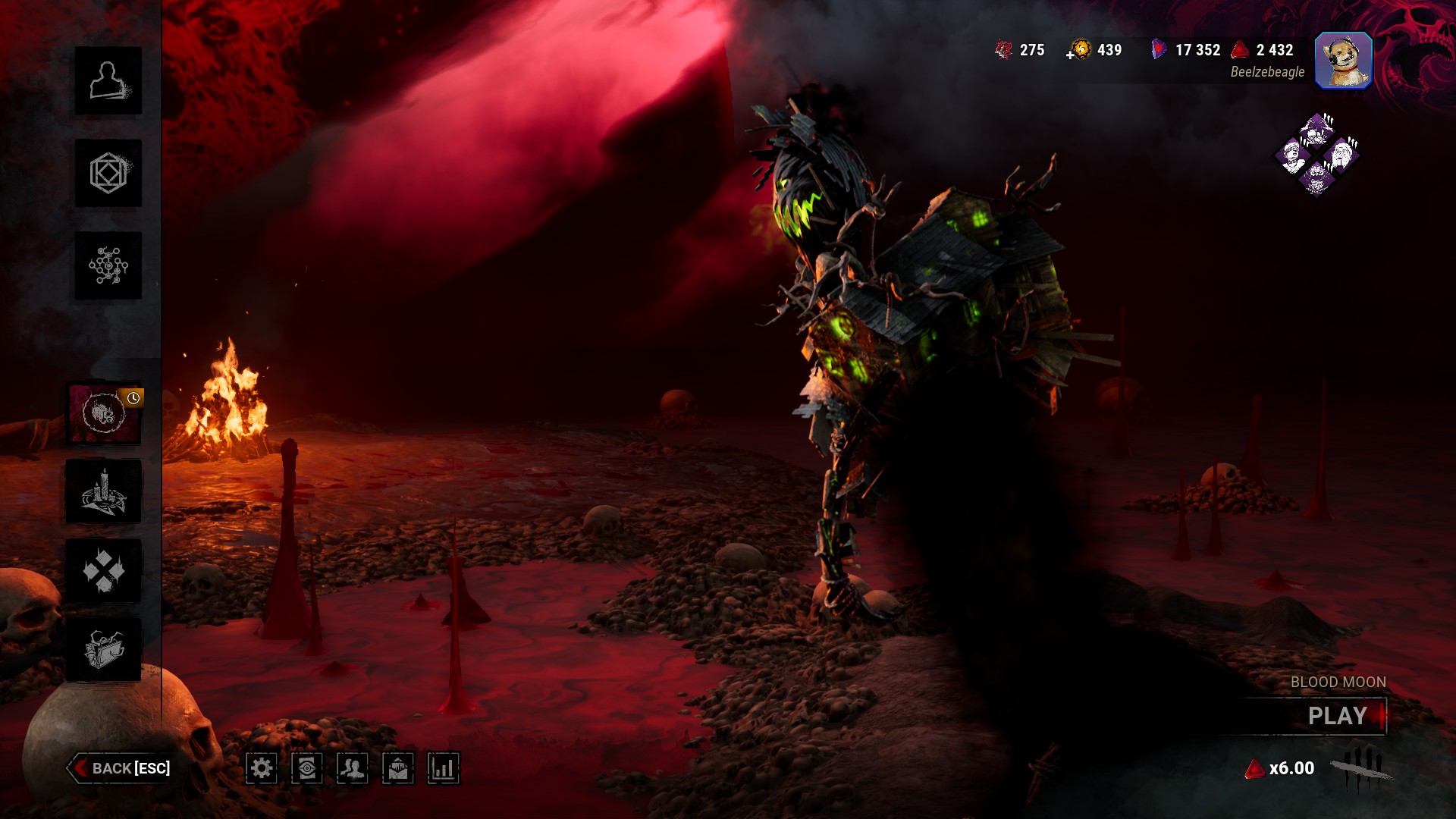Click the eye card icon
Screen dimensions: 1456x819
pos(307,769)
